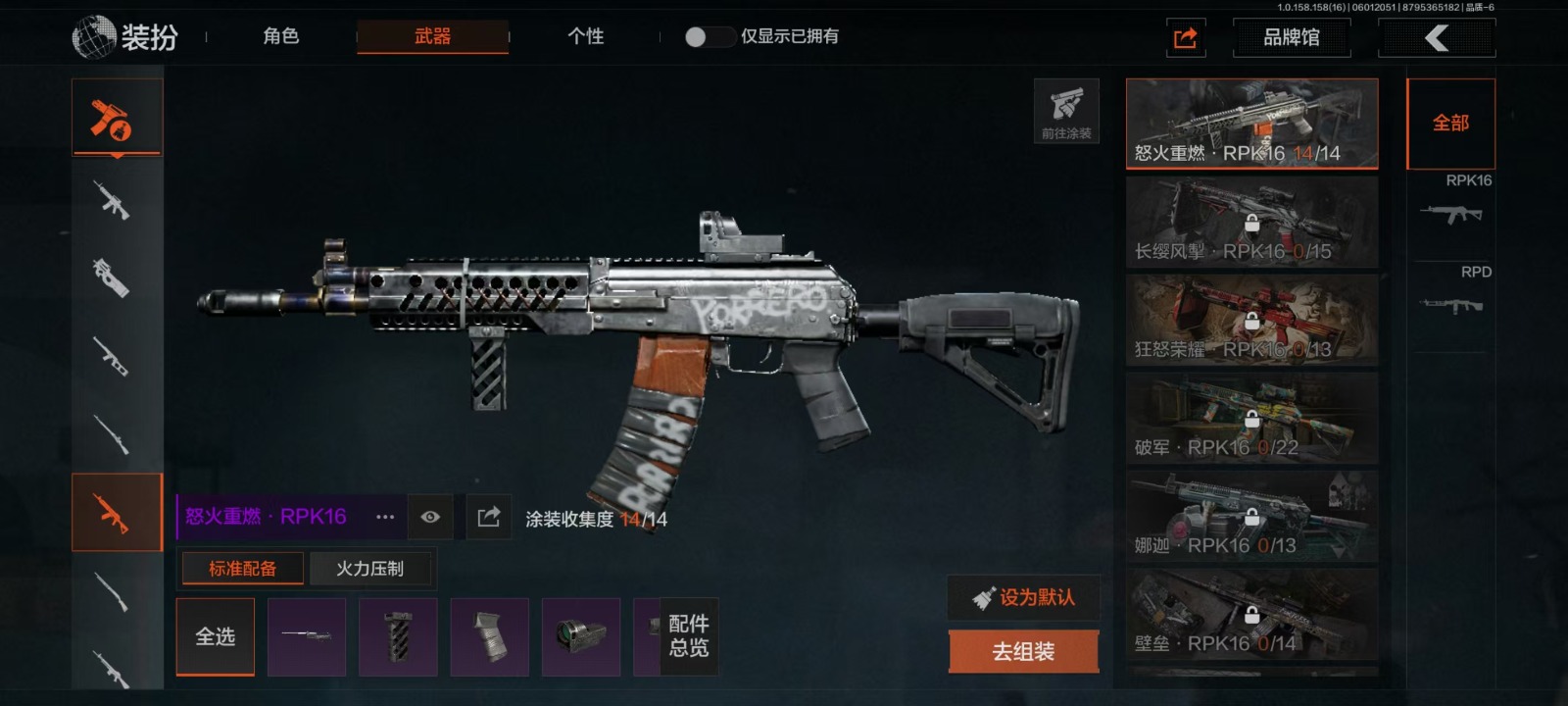
Task: Open the 品牌馆 brand hall
Action: (1291, 37)
